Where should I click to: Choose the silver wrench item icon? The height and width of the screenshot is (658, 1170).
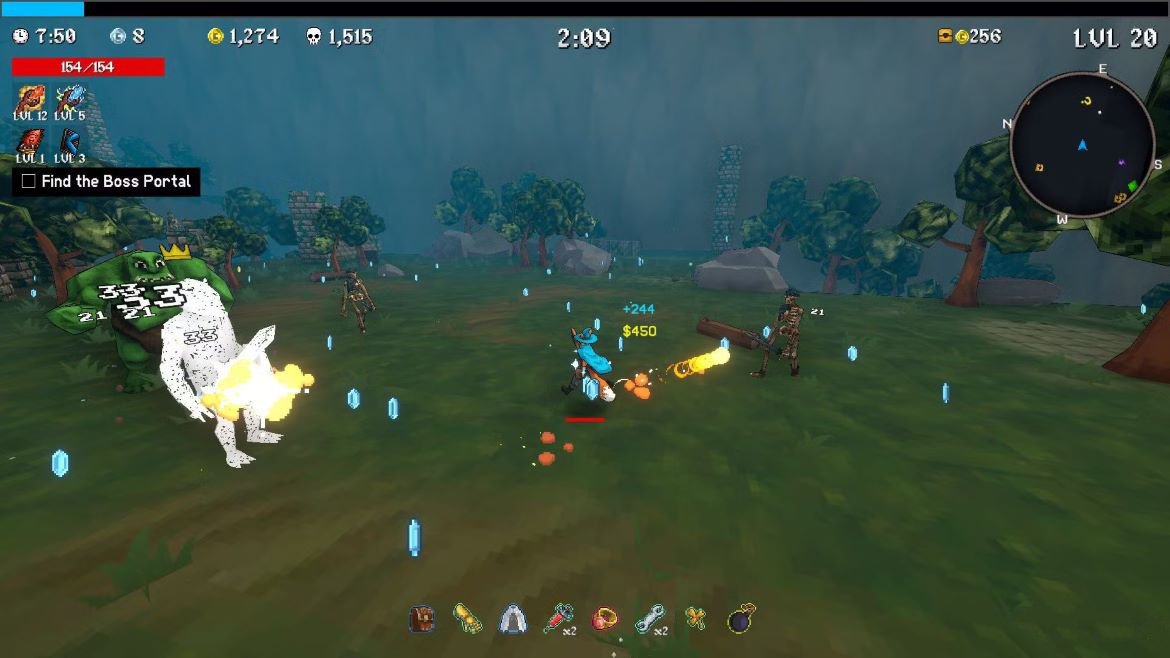[x=649, y=619]
